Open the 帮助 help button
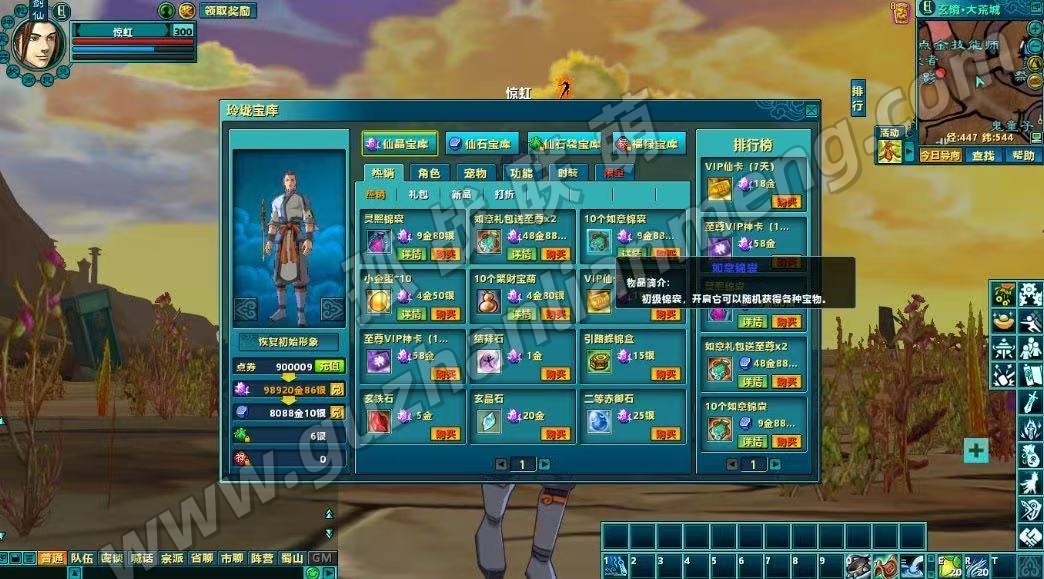The height and width of the screenshot is (579, 1044). [1022, 156]
